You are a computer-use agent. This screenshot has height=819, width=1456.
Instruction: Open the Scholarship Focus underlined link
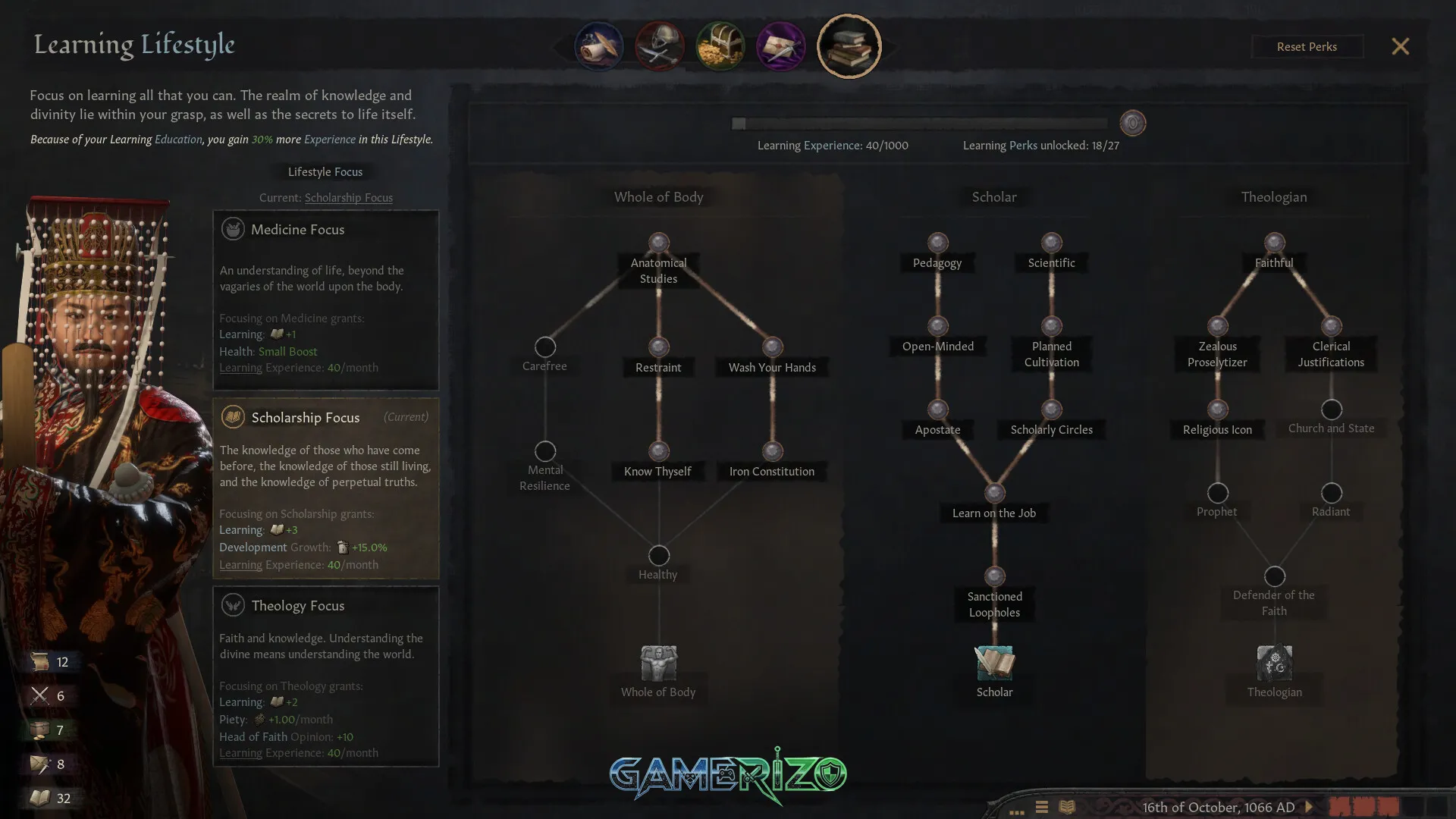348,197
